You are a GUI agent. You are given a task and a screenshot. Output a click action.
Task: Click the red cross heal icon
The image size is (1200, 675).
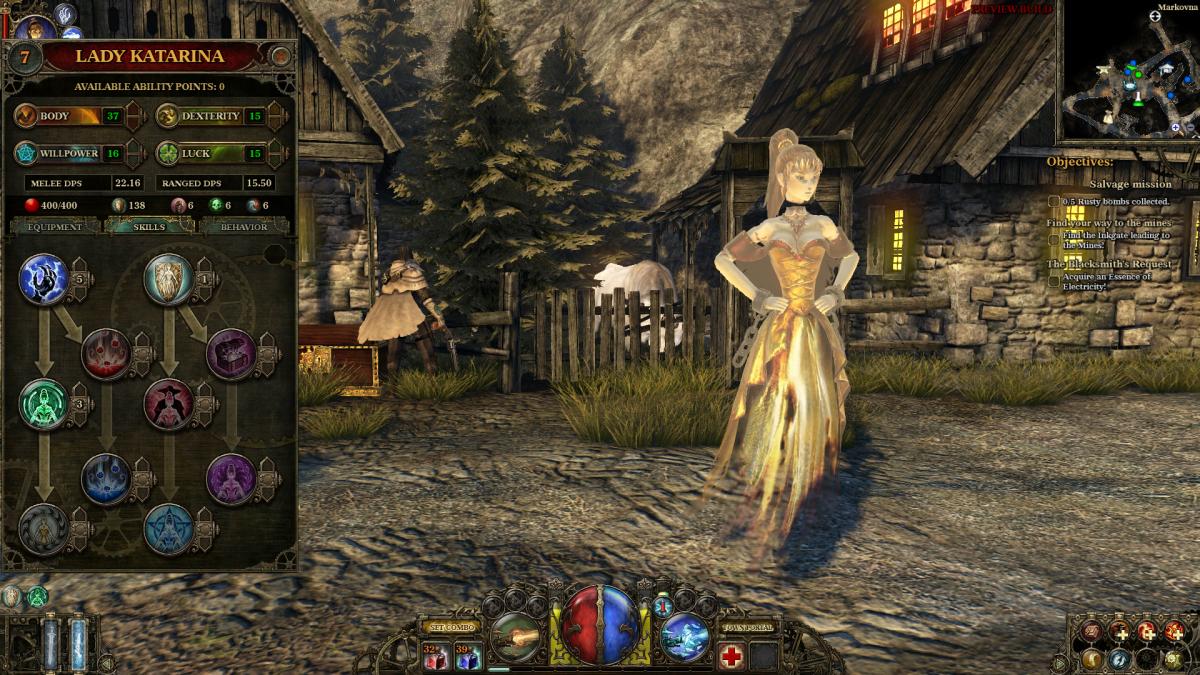[731, 656]
